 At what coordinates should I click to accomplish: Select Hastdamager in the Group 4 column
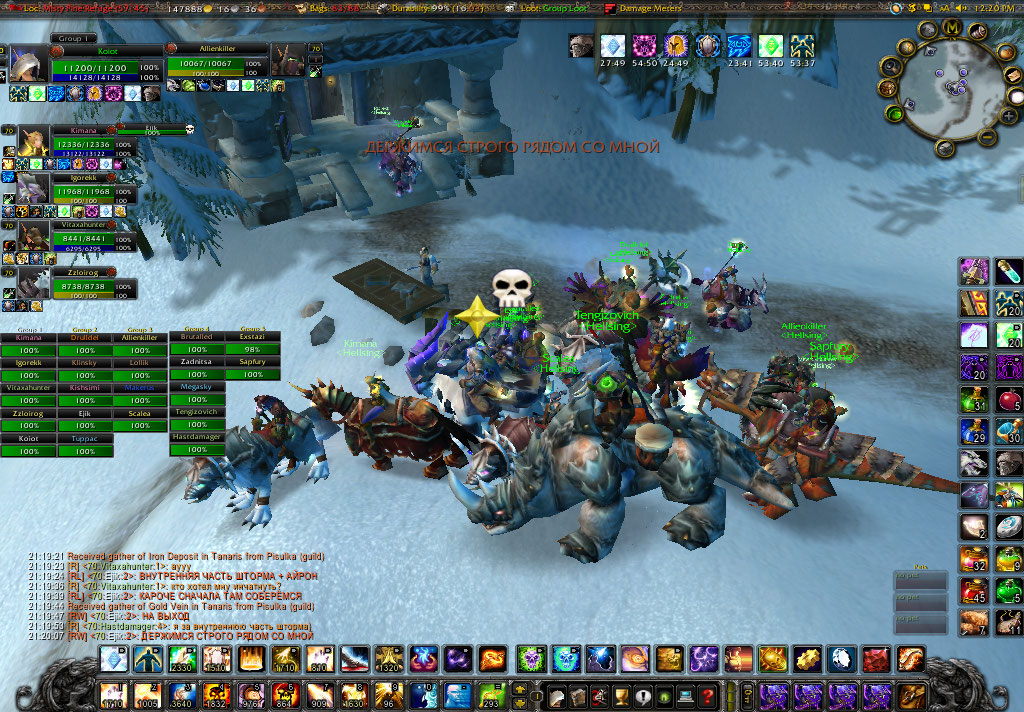(197, 437)
